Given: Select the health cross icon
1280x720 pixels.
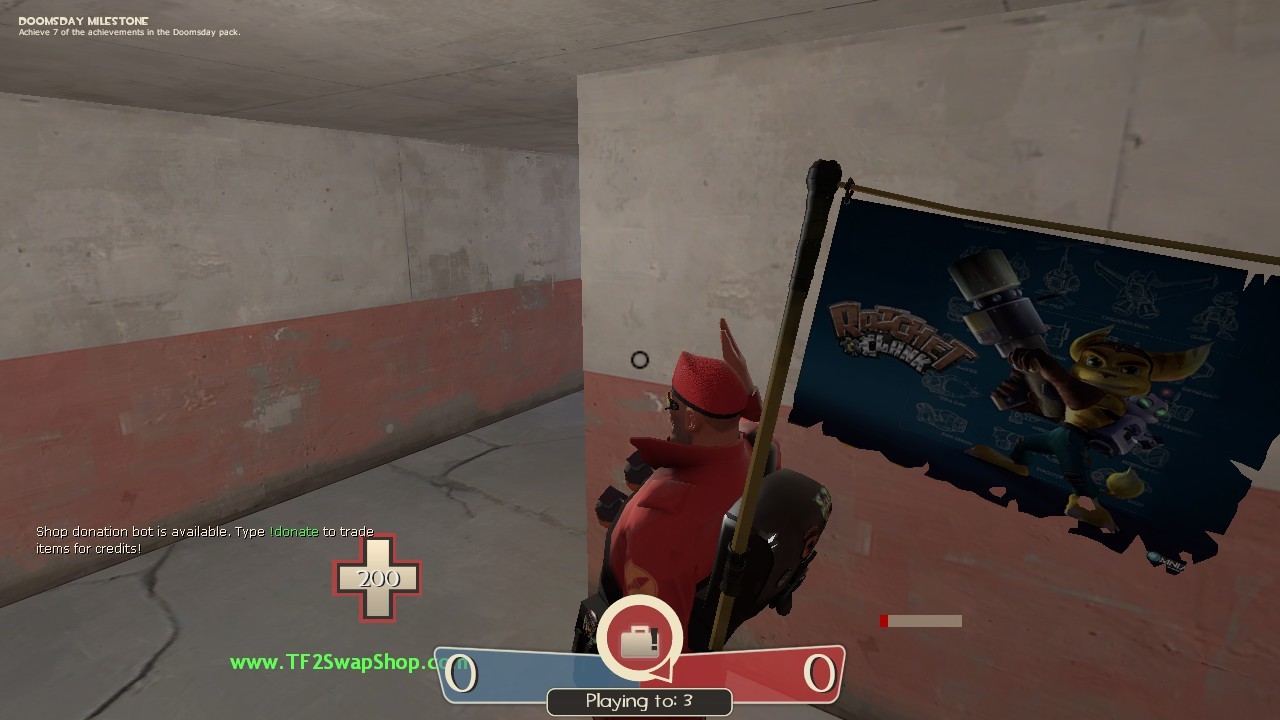Looking at the screenshot, I should click(378, 580).
